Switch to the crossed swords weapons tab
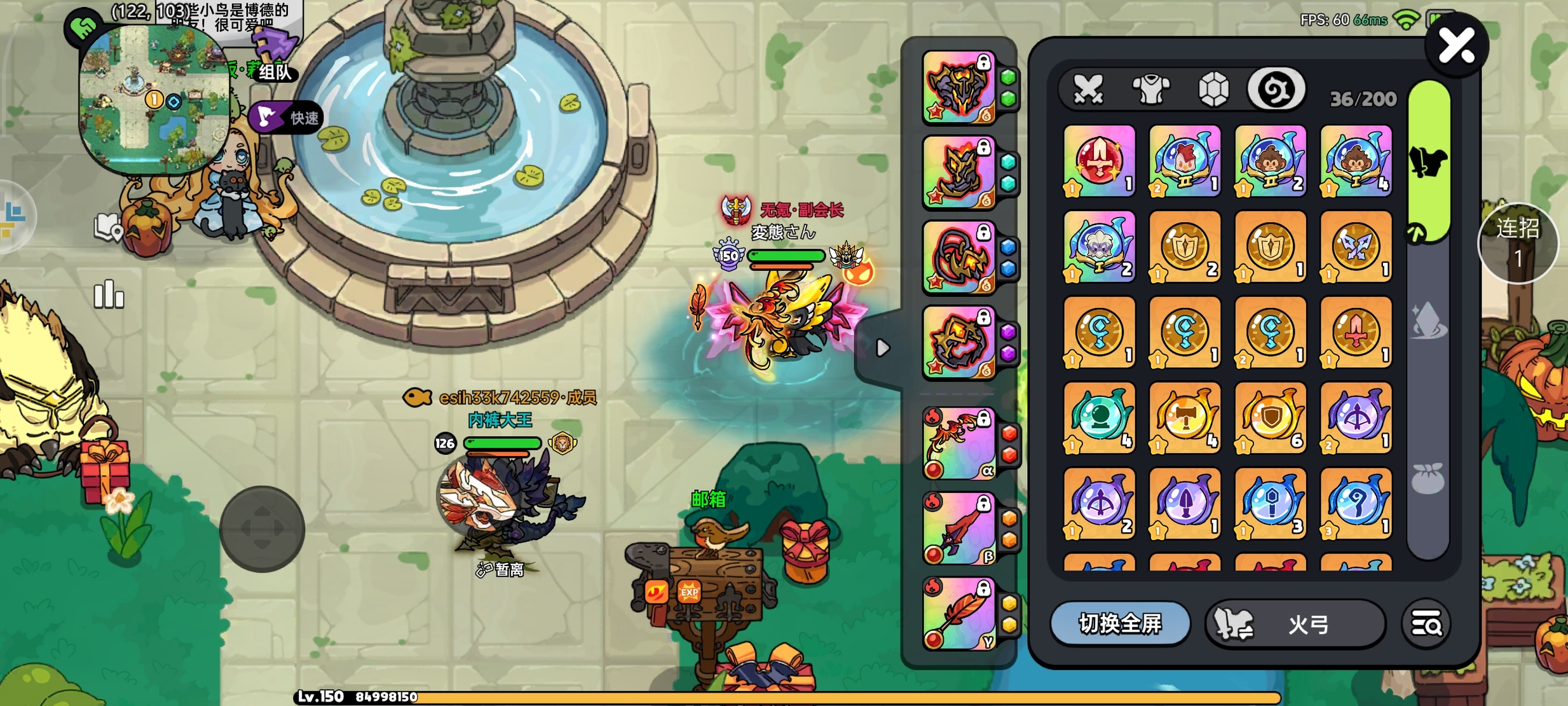This screenshot has height=706, width=1568. [x=1088, y=90]
